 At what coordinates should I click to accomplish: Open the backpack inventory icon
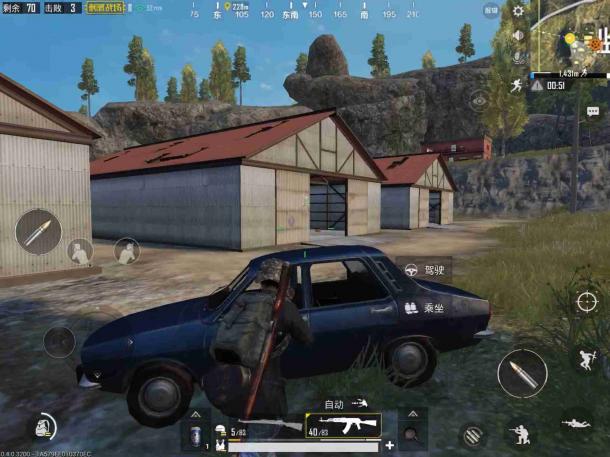point(41,426)
